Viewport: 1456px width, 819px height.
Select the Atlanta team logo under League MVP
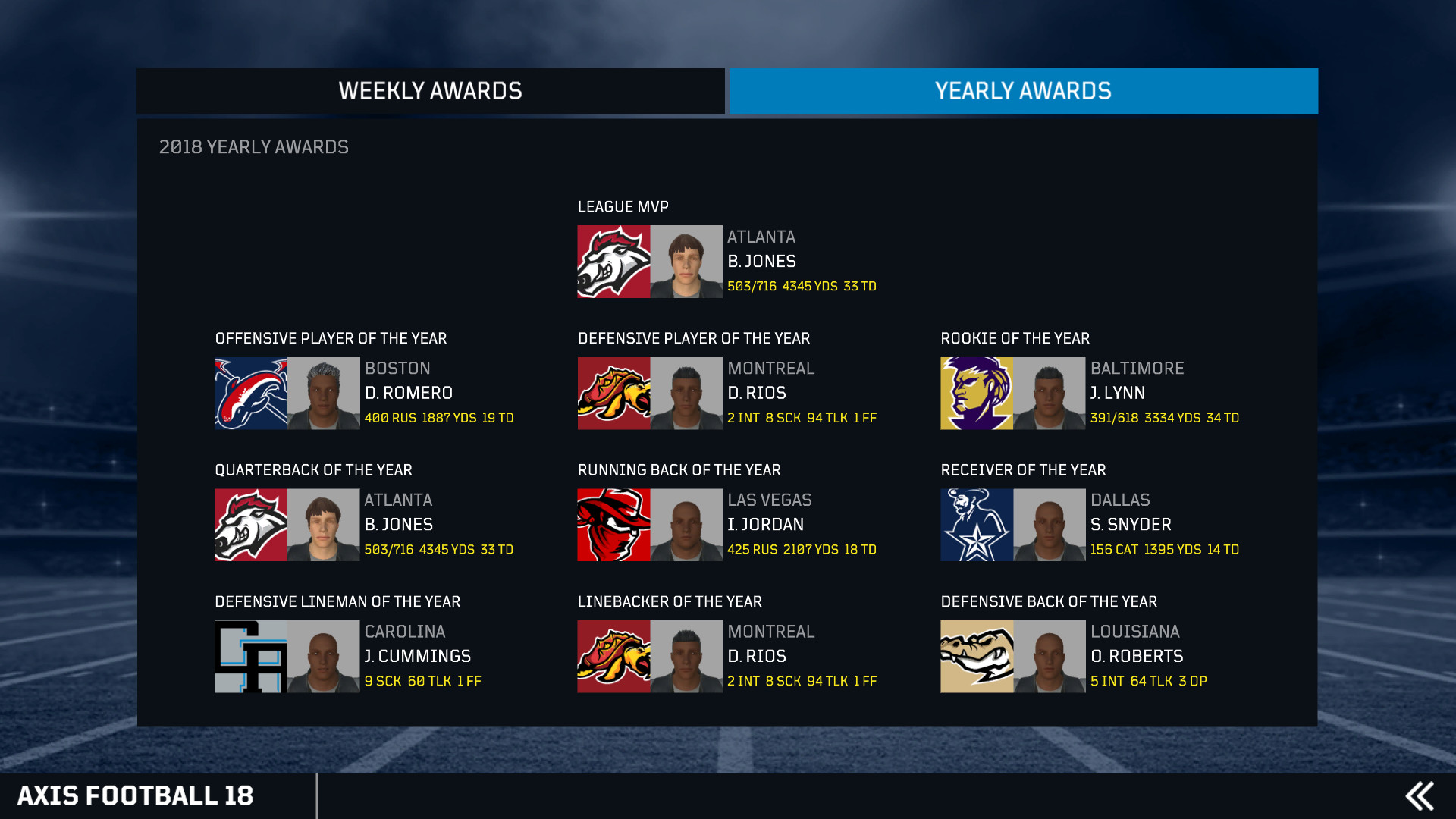click(613, 262)
